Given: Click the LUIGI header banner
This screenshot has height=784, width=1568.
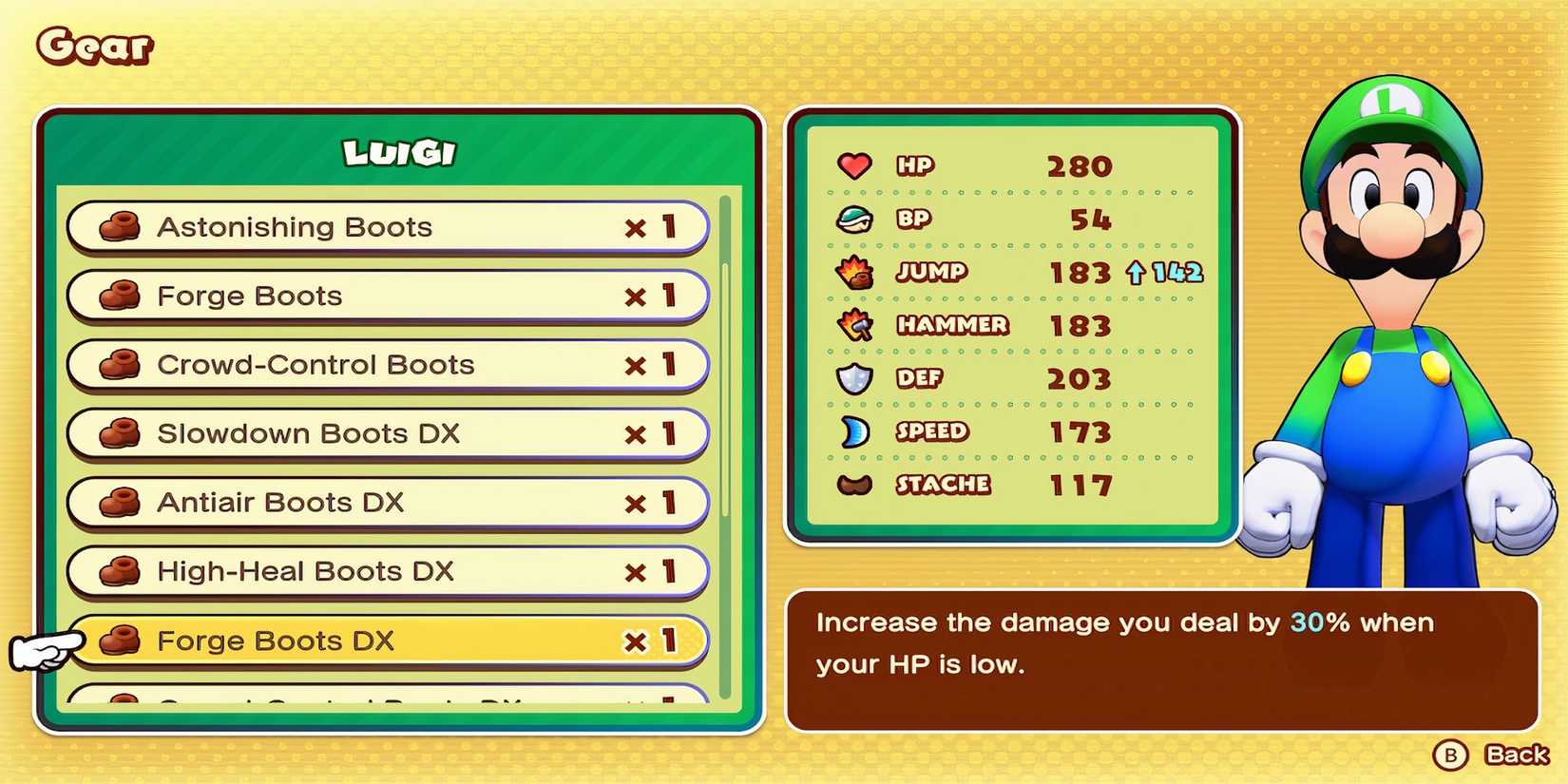Looking at the screenshot, I should [x=396, y=150].
